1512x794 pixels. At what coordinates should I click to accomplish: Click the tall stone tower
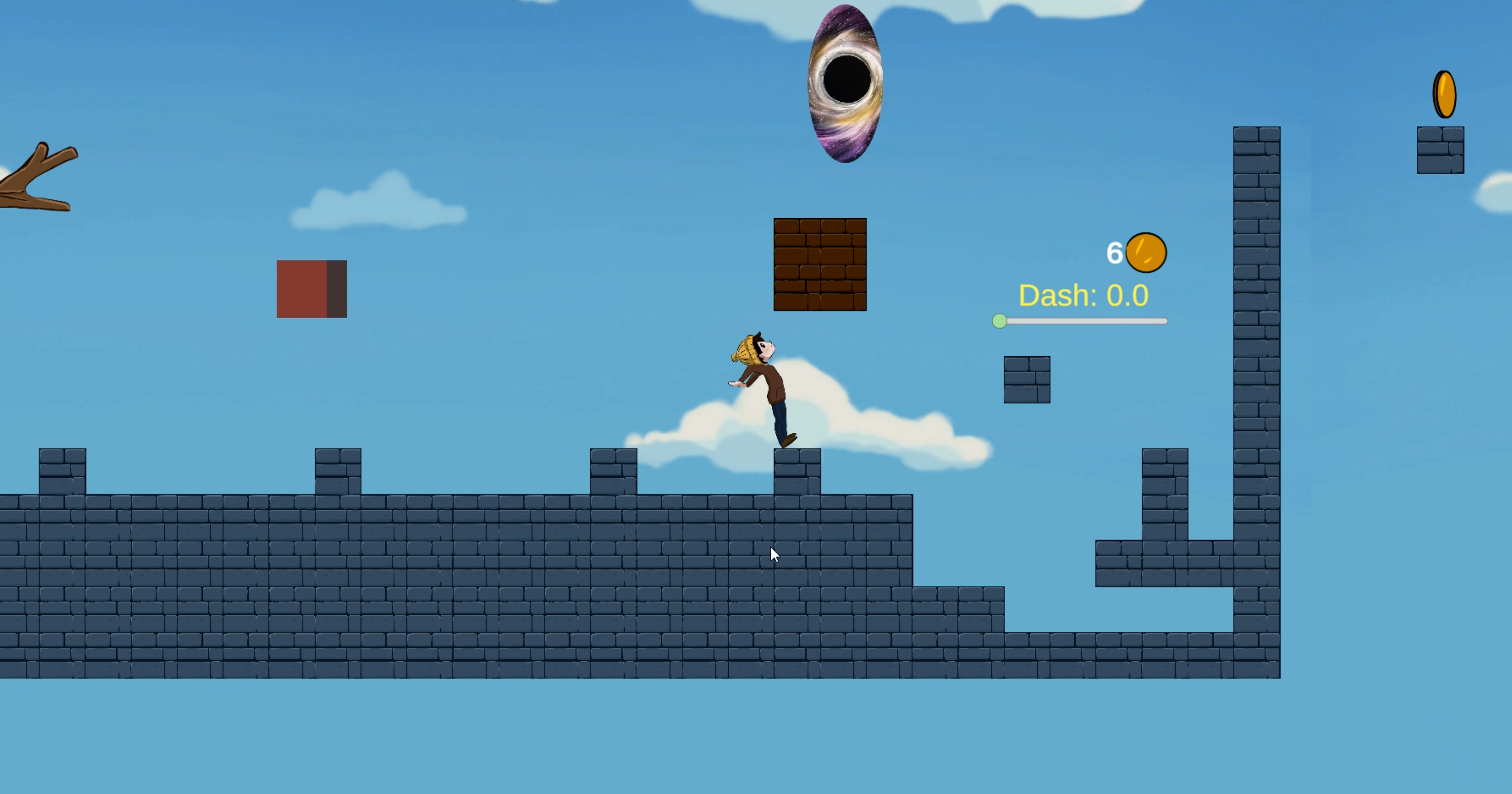1256,352
